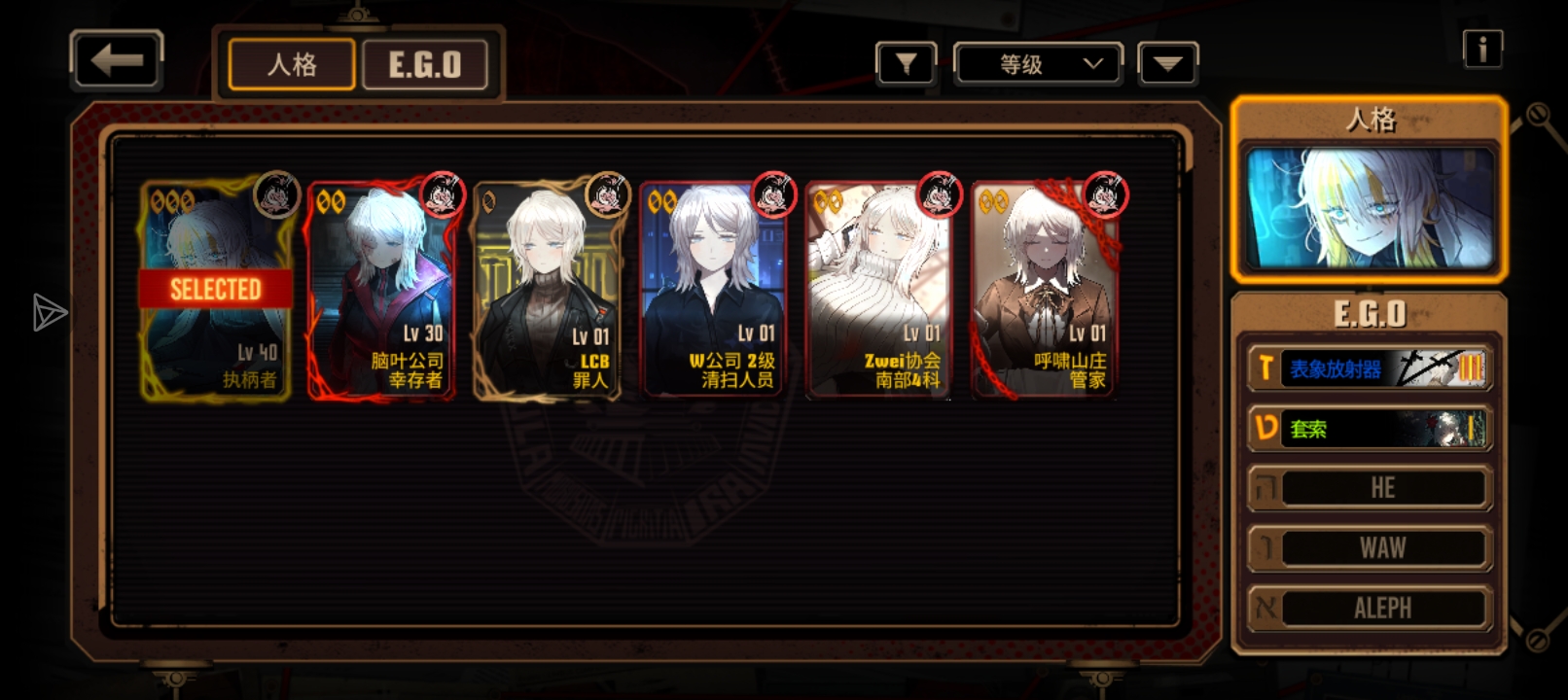The image size is (1568, 700).
Task: Choose the 脑叶公司幸存者 identity card
Action: (381, 290)
